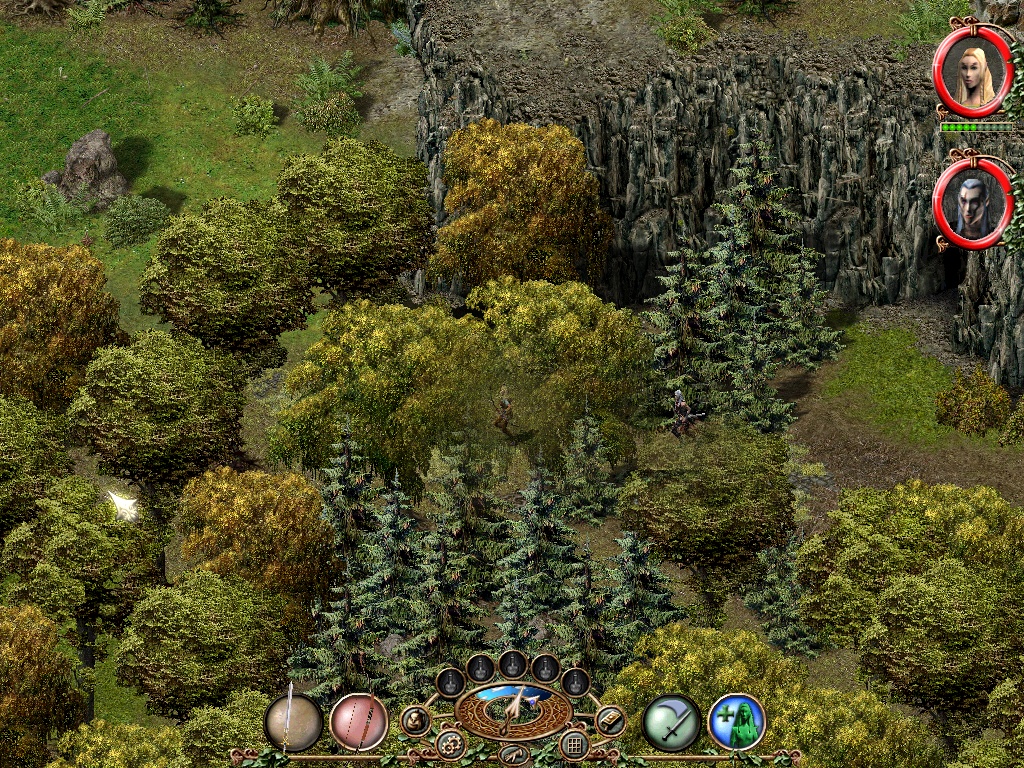
Task: Open the inventory via the character bust icon
Action: pyautogui.click(x=415, y=720)
